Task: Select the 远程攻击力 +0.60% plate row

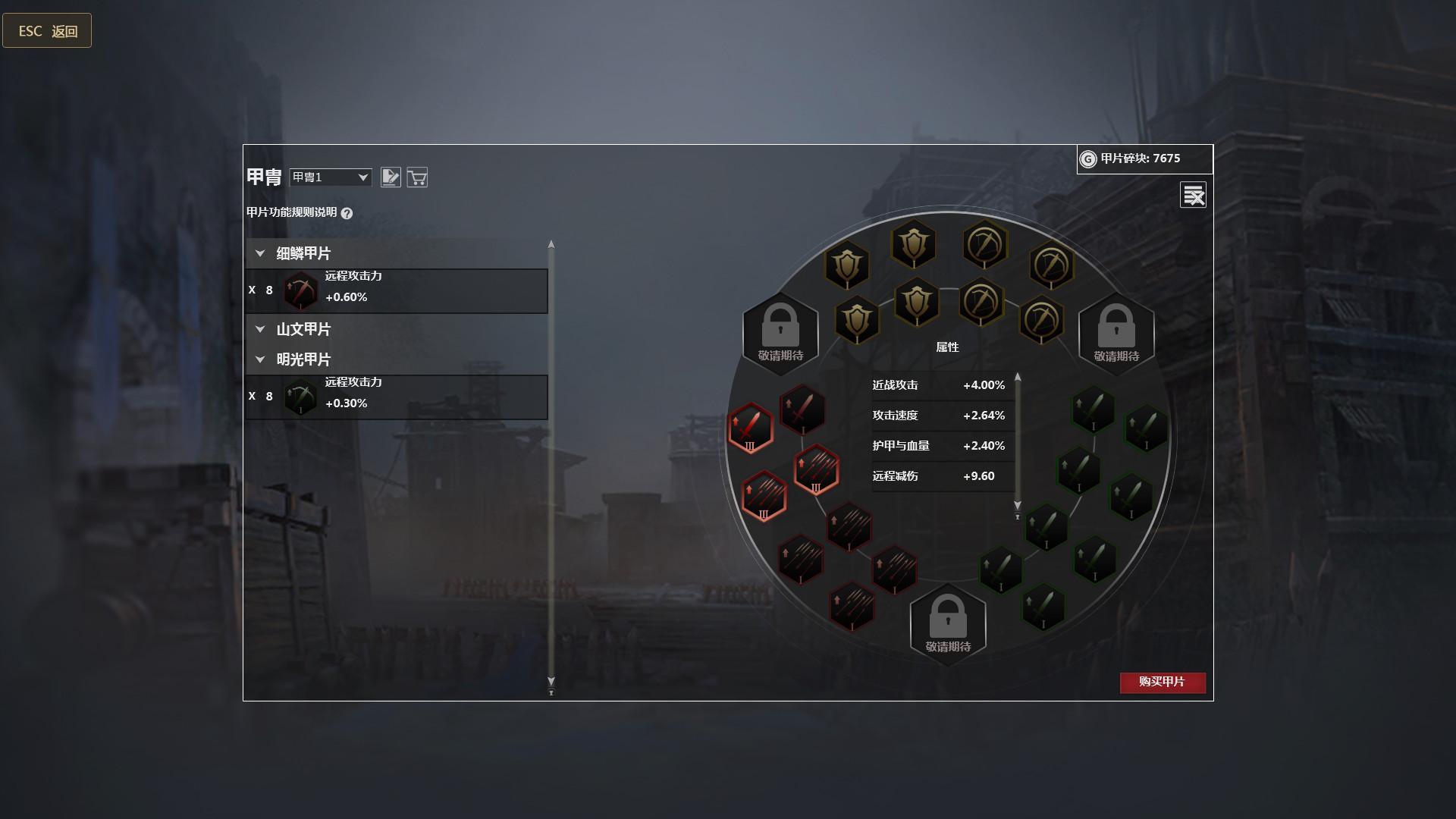Action: (x=396, y=290)
